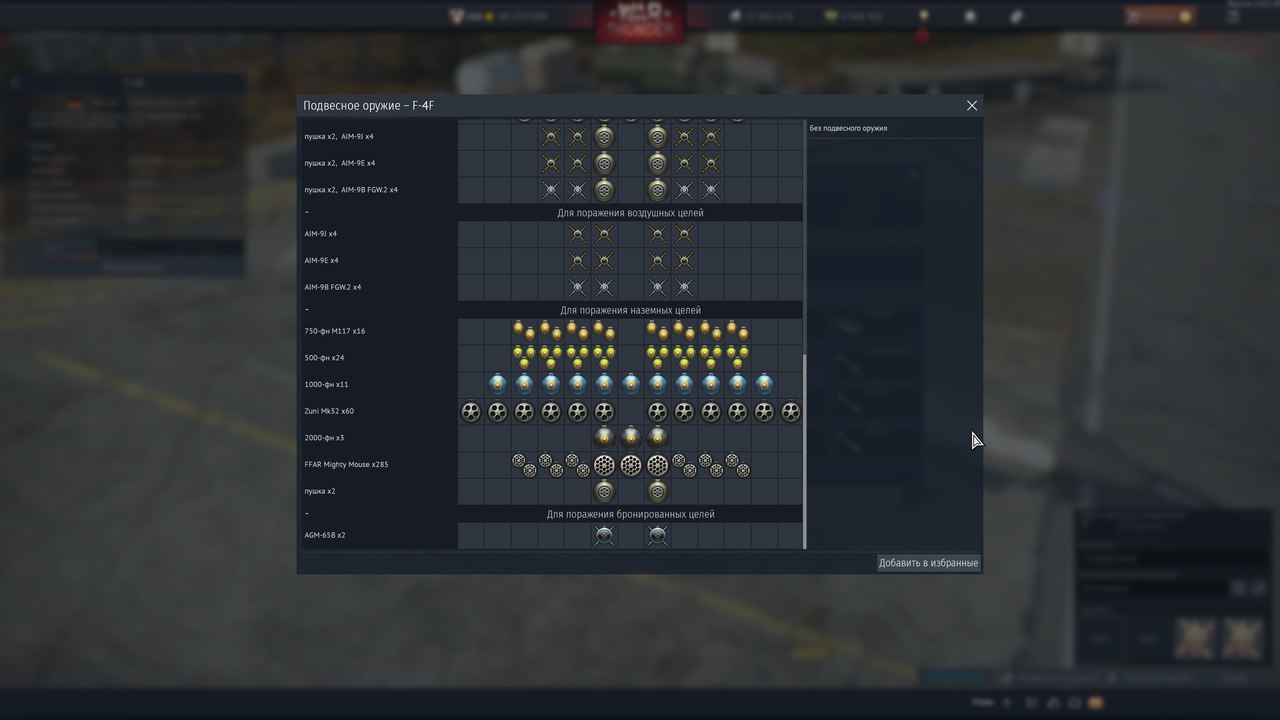Select Без подвесного оружия in the right panel
The image size is (1280, 720).
tap(848, 129)
